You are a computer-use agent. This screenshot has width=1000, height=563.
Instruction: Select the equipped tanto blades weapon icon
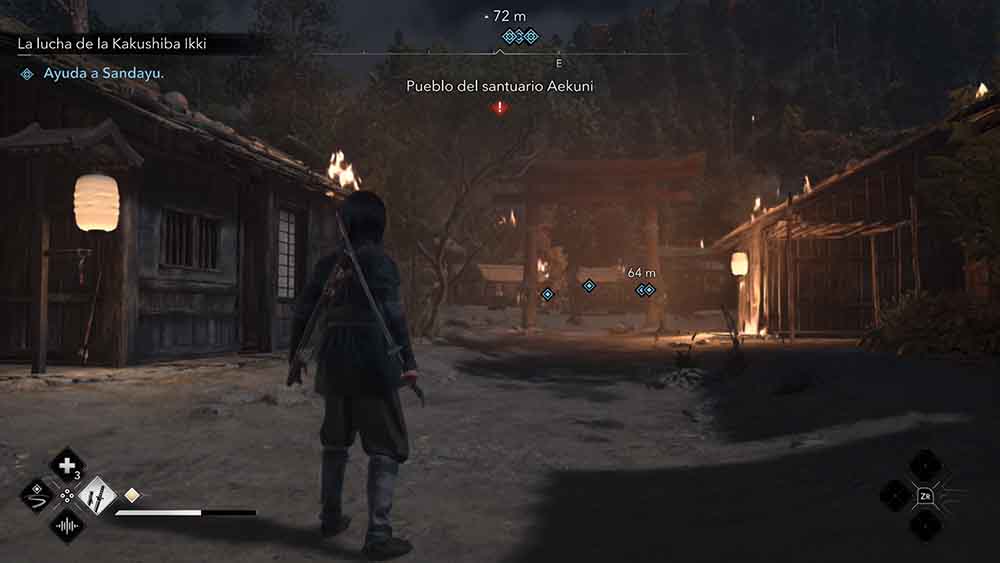tap(98, 495)
